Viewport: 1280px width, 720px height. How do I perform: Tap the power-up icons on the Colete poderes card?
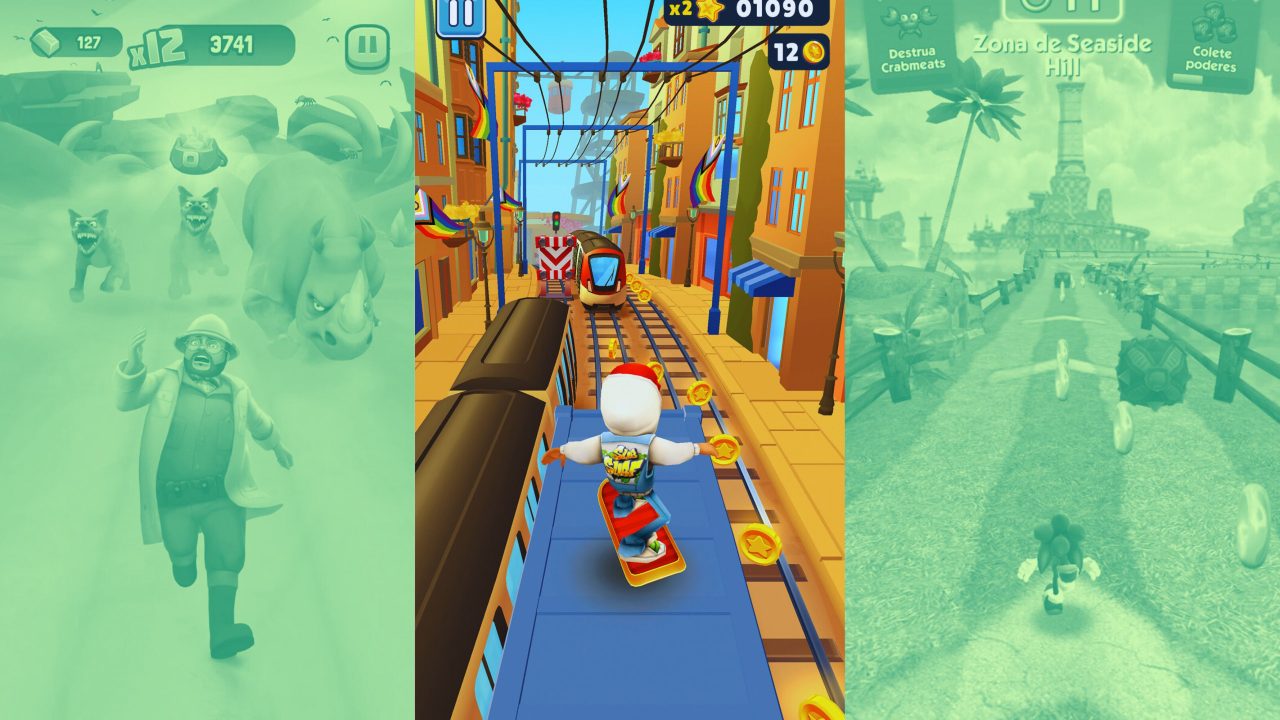coord(1216,23)
